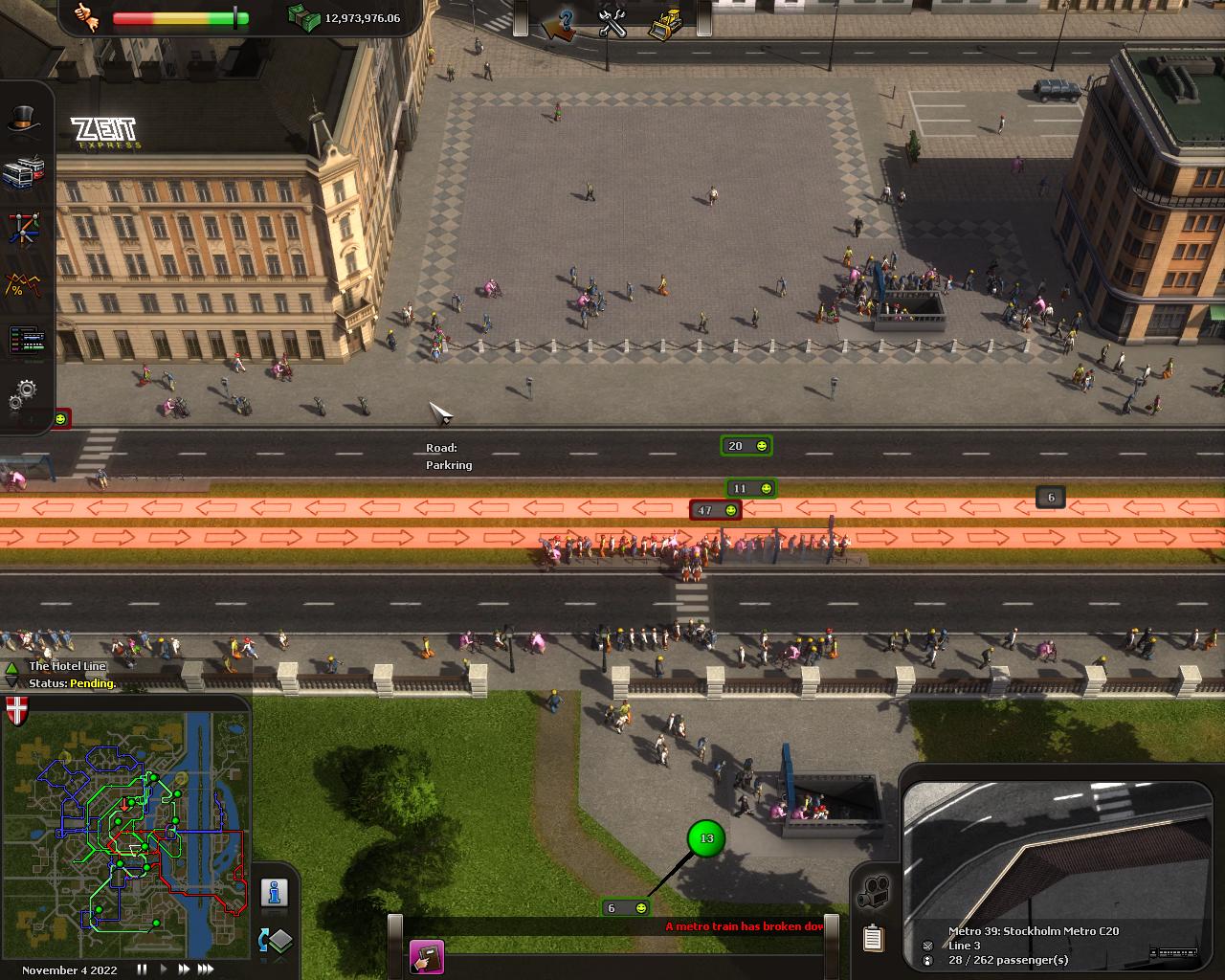
Task: Pause the game simulation
Action: click(x=142, y=969)
